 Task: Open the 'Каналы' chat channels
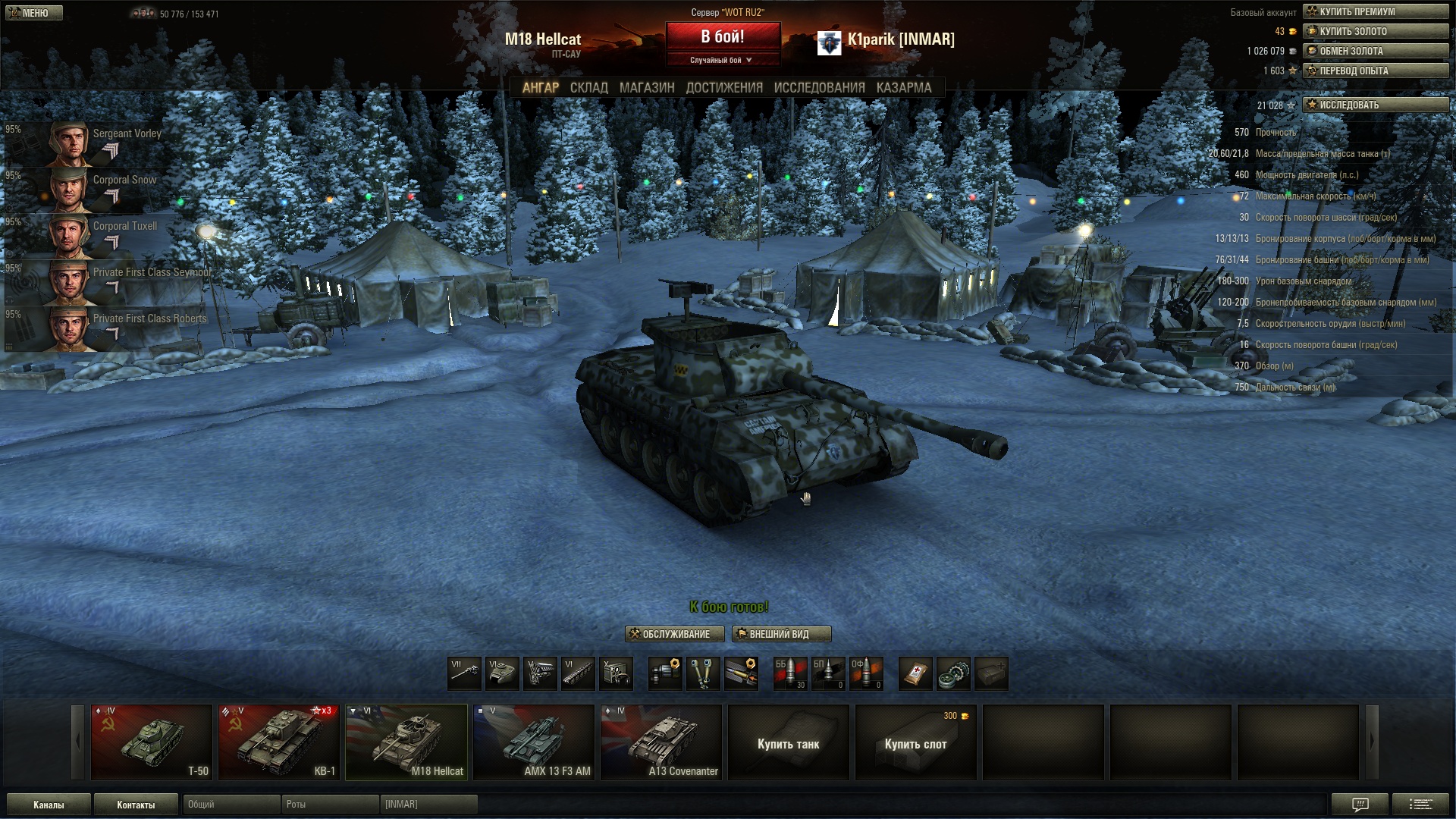coord(49,805)
